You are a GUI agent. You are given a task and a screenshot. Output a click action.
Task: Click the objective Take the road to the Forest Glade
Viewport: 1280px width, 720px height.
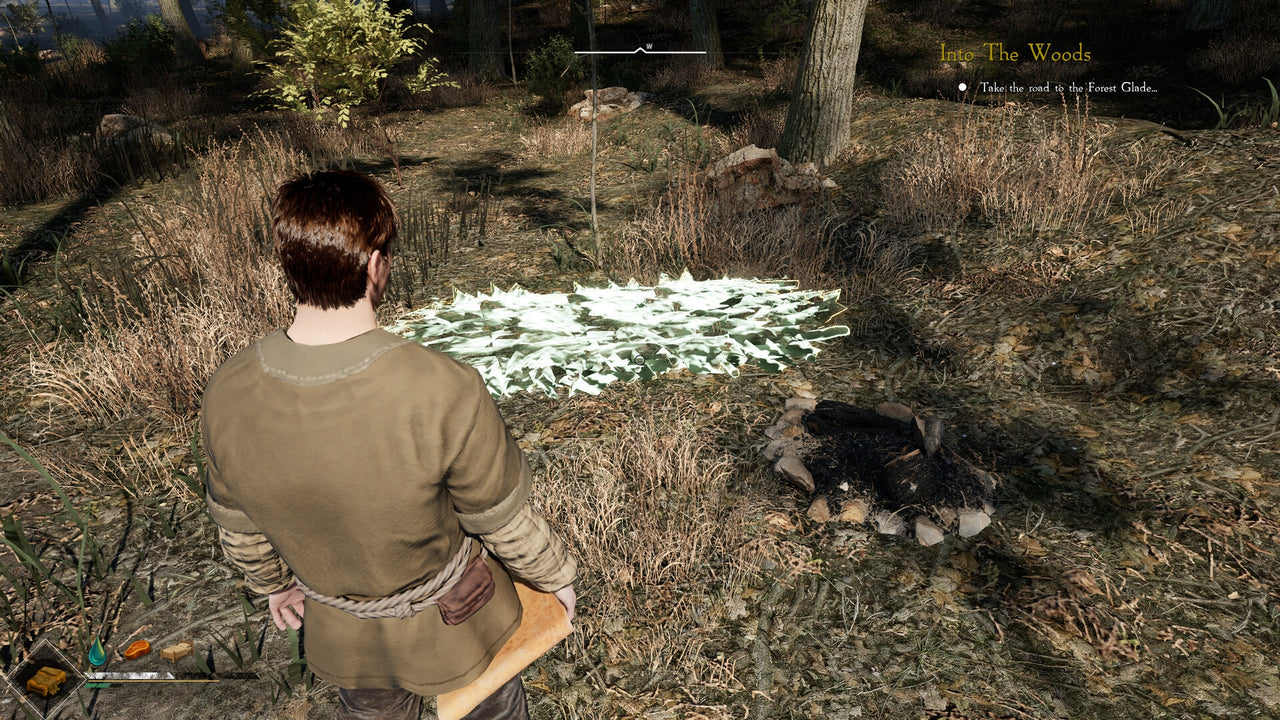[1070, 87]
